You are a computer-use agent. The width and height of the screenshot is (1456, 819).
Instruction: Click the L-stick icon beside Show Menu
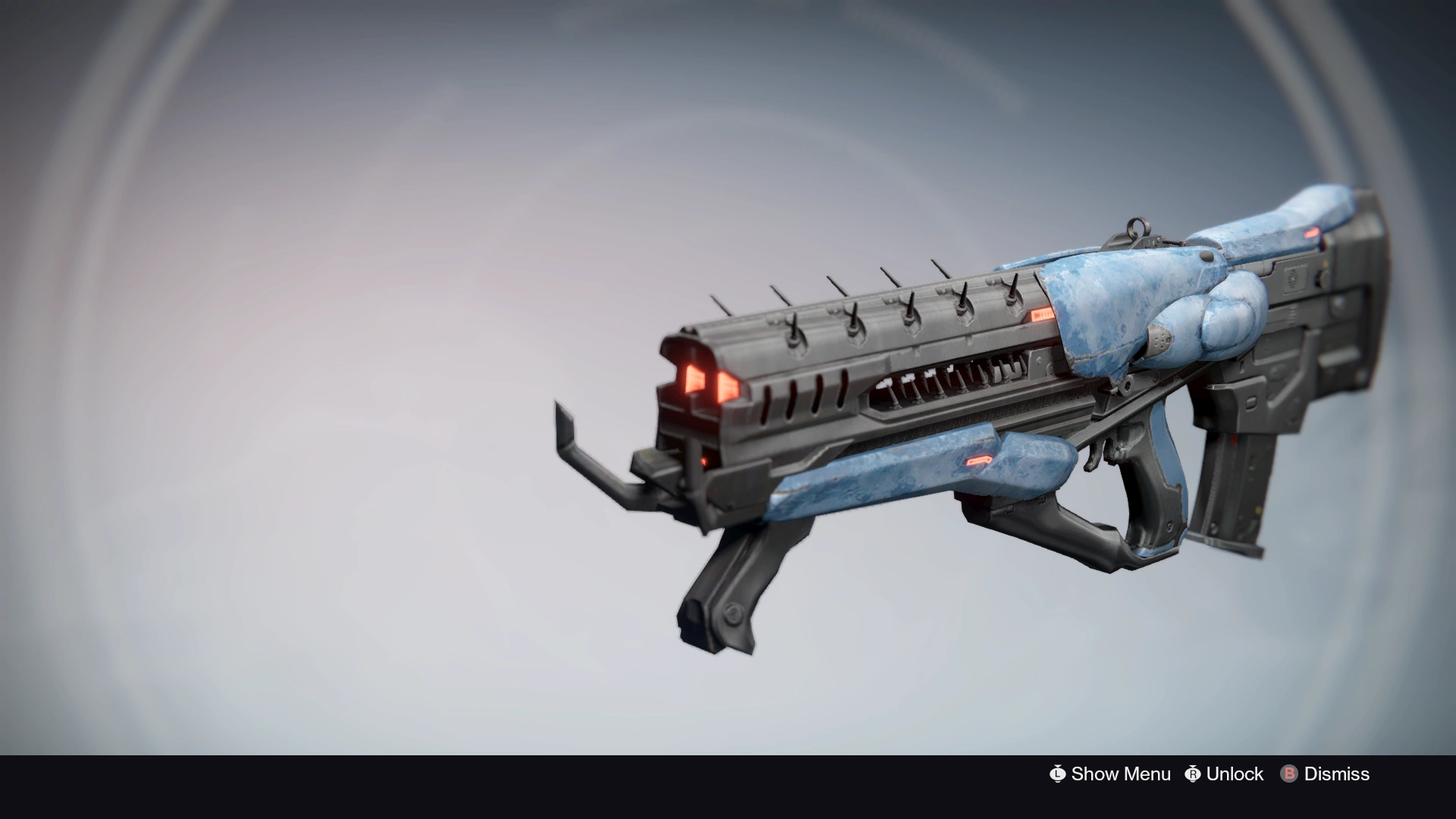coord(1059,774)
